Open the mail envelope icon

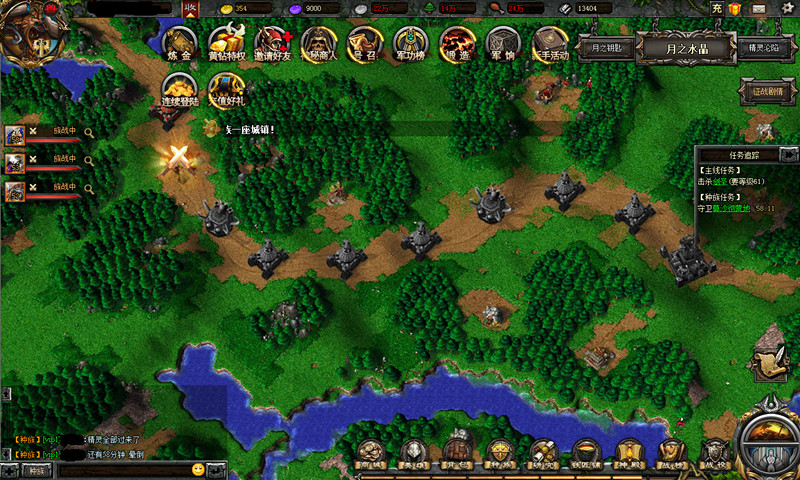coord(758,9)
